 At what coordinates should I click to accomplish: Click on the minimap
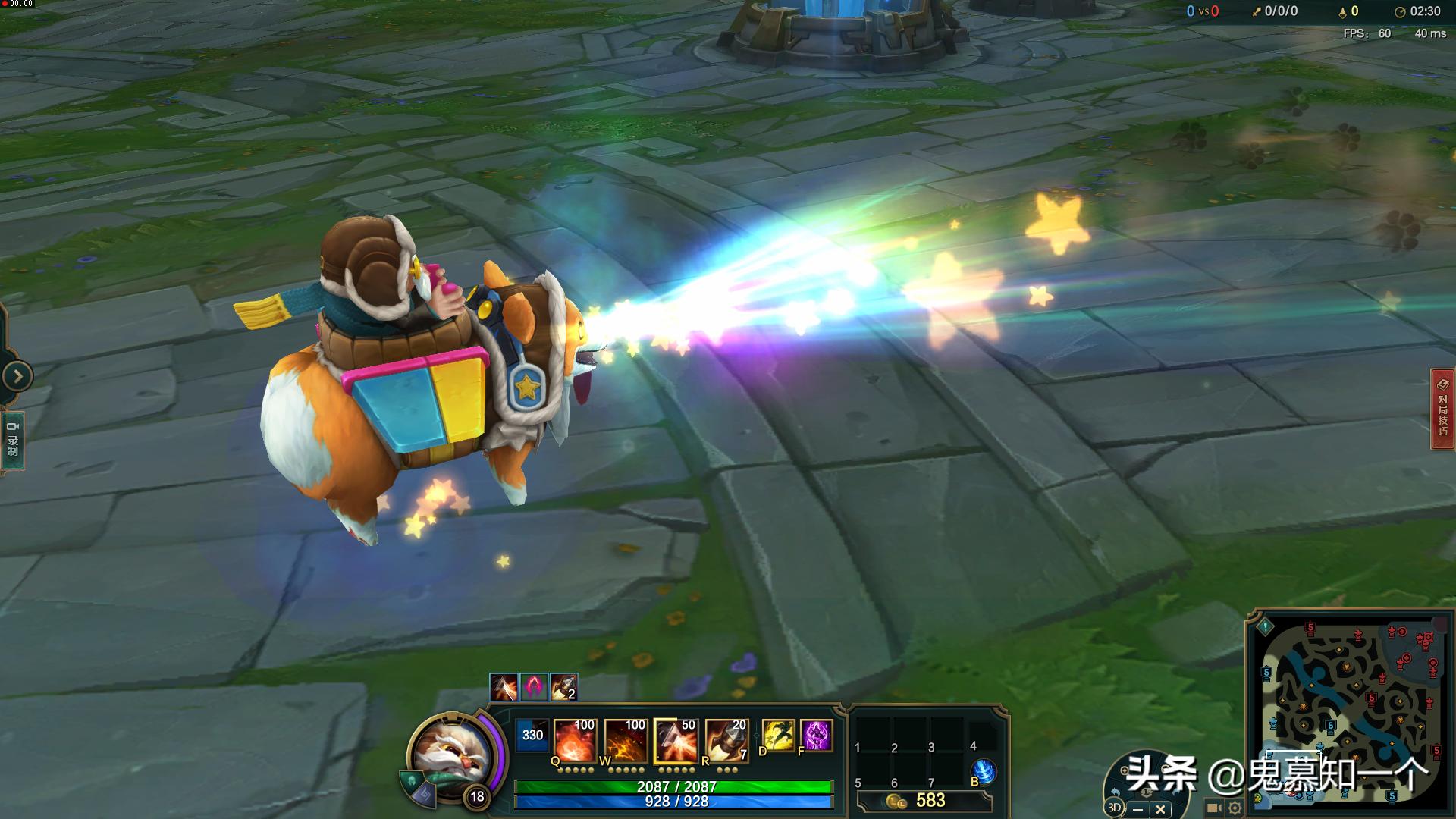(1350, 705)
